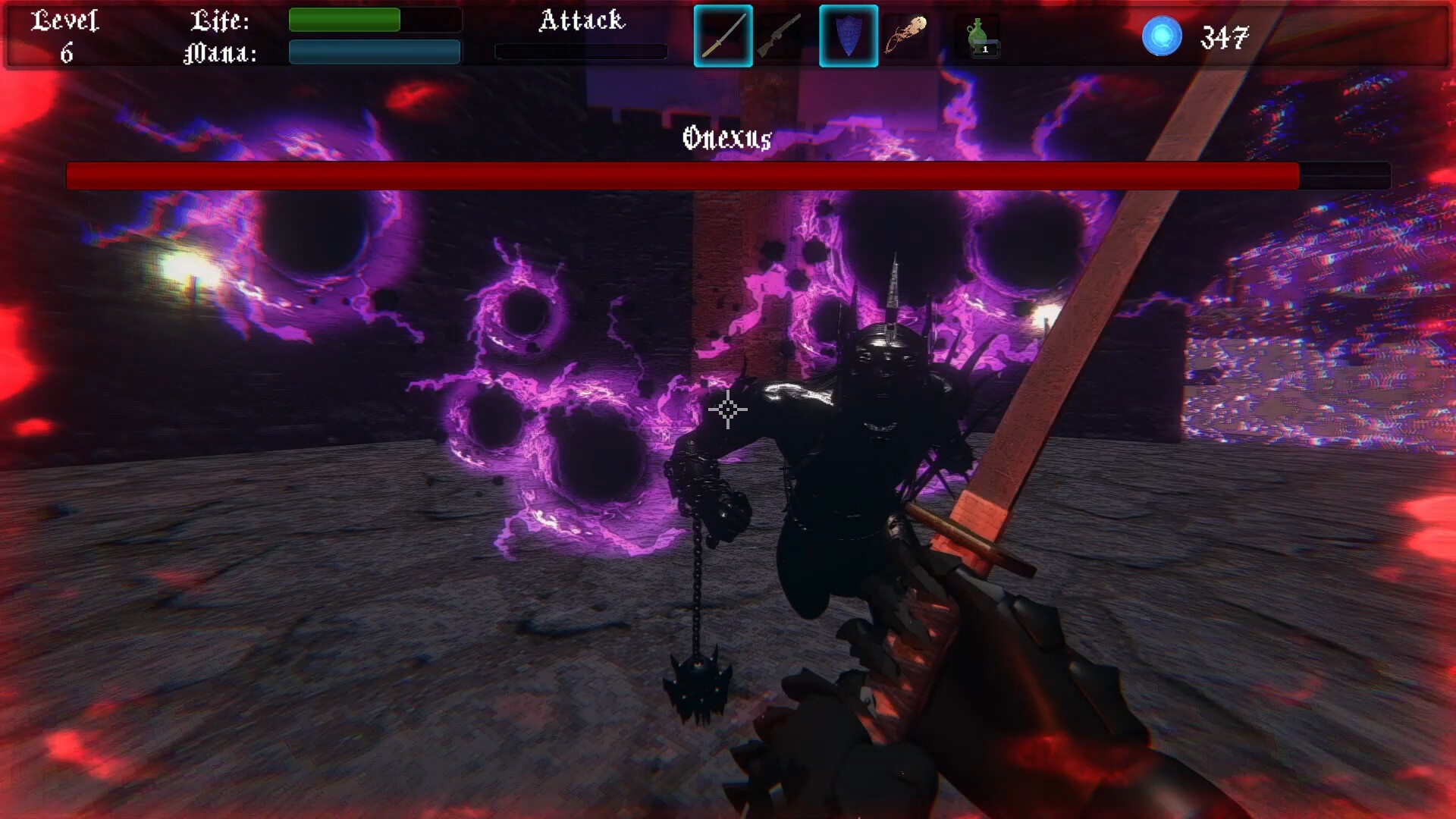Viewport: 1456px width, 819px height.
Task: Click the crosshair reticle at screen center
Action: (x=727, y=409)
